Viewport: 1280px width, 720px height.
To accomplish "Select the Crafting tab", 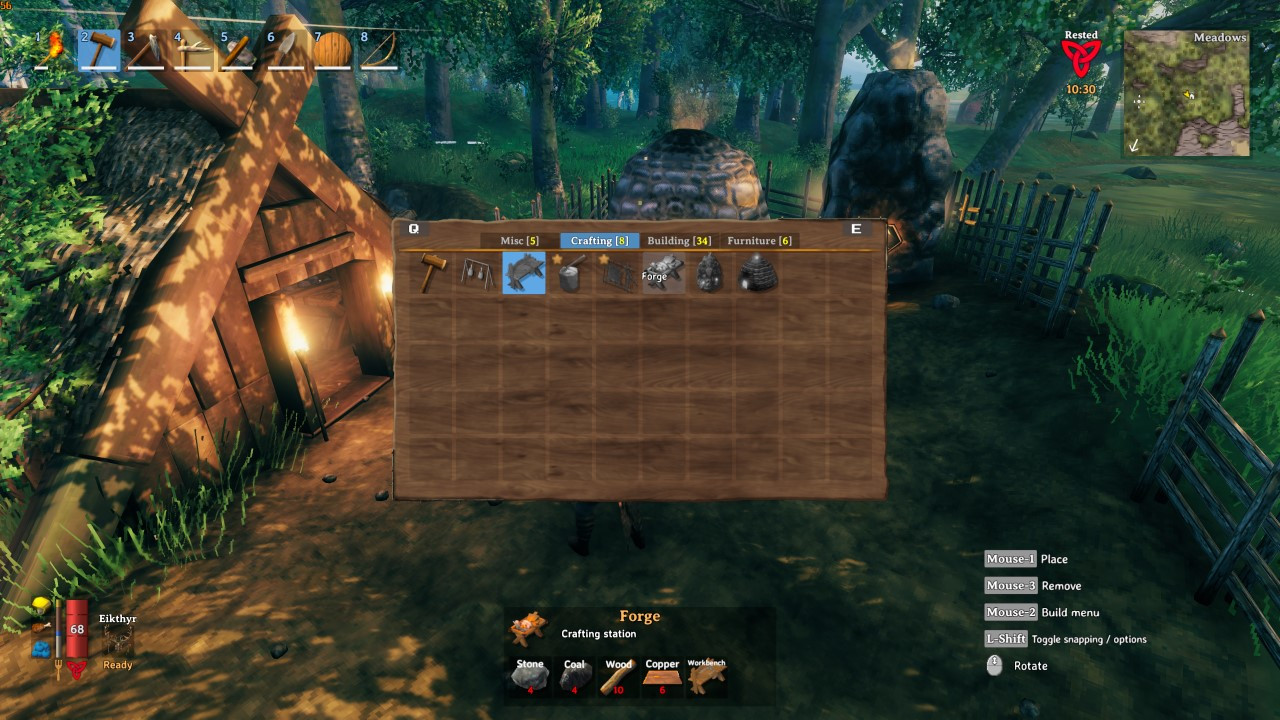I will coord(599,241).
